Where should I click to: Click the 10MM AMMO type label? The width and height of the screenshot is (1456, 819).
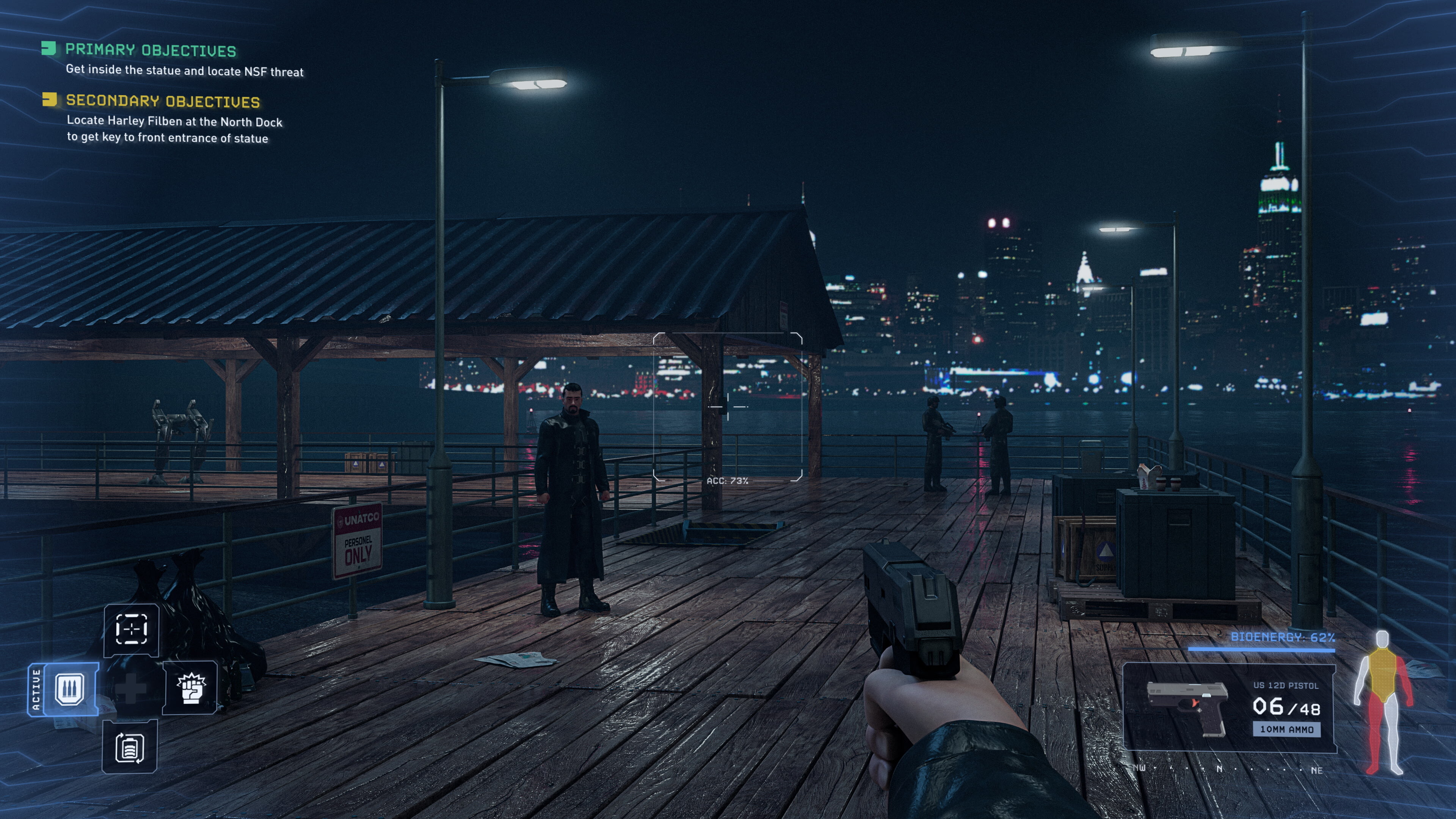point(1287,729)
